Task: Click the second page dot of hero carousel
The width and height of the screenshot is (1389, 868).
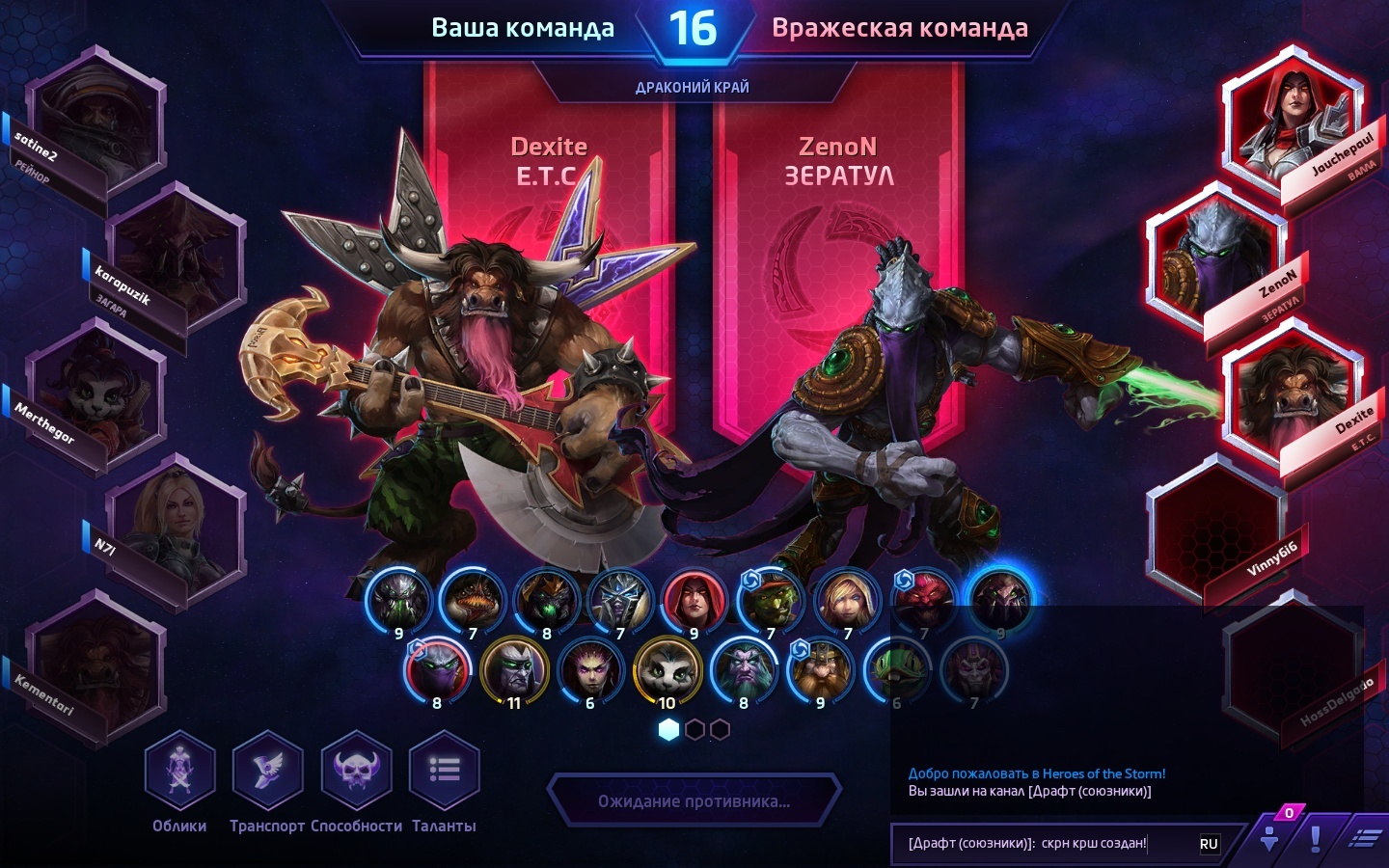Action: coord(694,730)
